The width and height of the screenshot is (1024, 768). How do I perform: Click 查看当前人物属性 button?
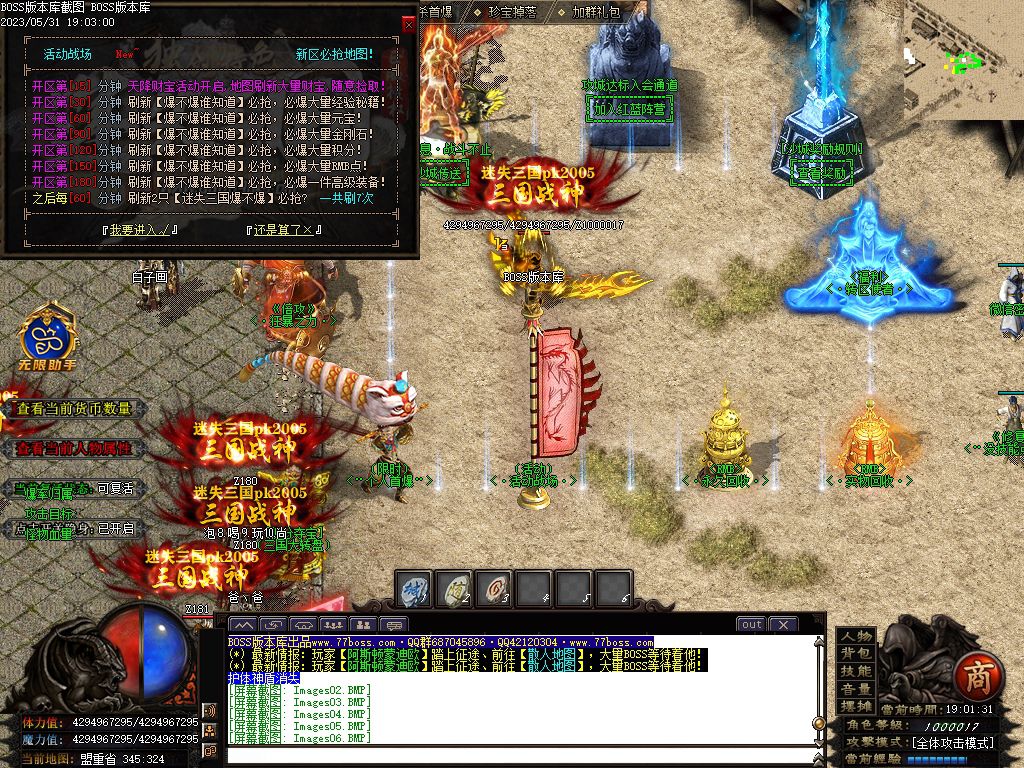(x=75, y=449)
